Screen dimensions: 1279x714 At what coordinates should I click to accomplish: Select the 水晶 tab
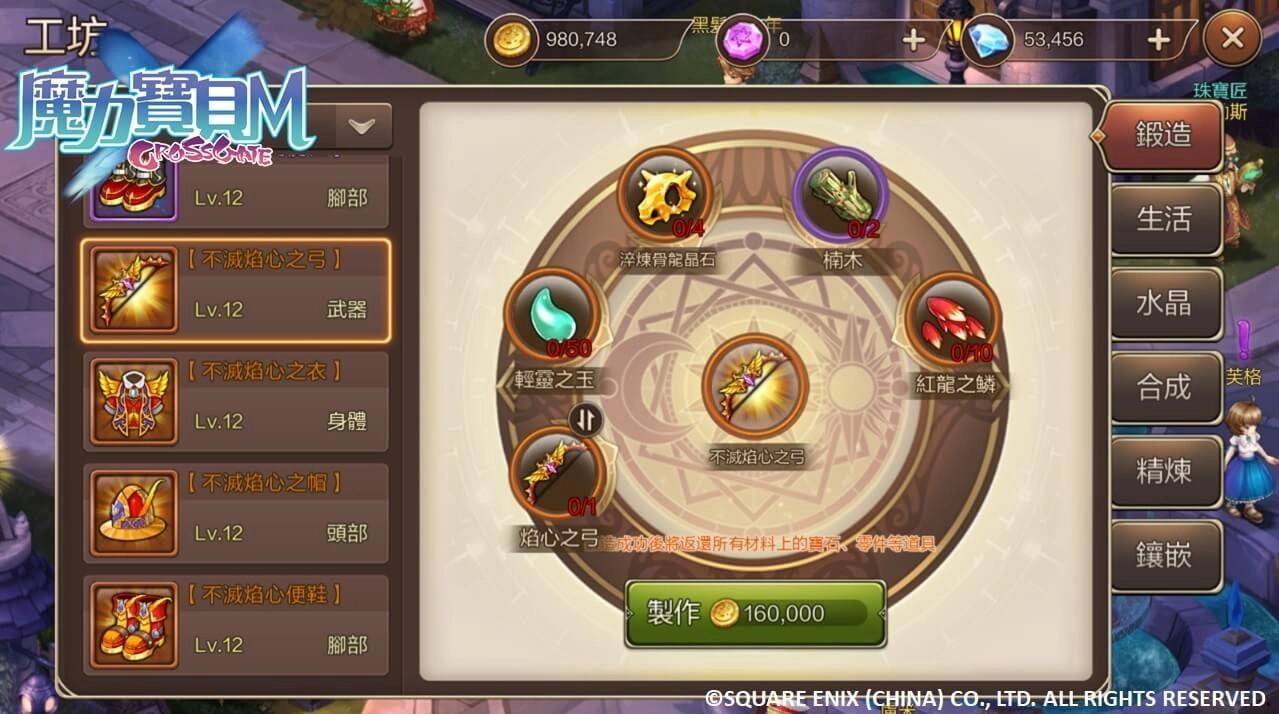click(1165, 303)
